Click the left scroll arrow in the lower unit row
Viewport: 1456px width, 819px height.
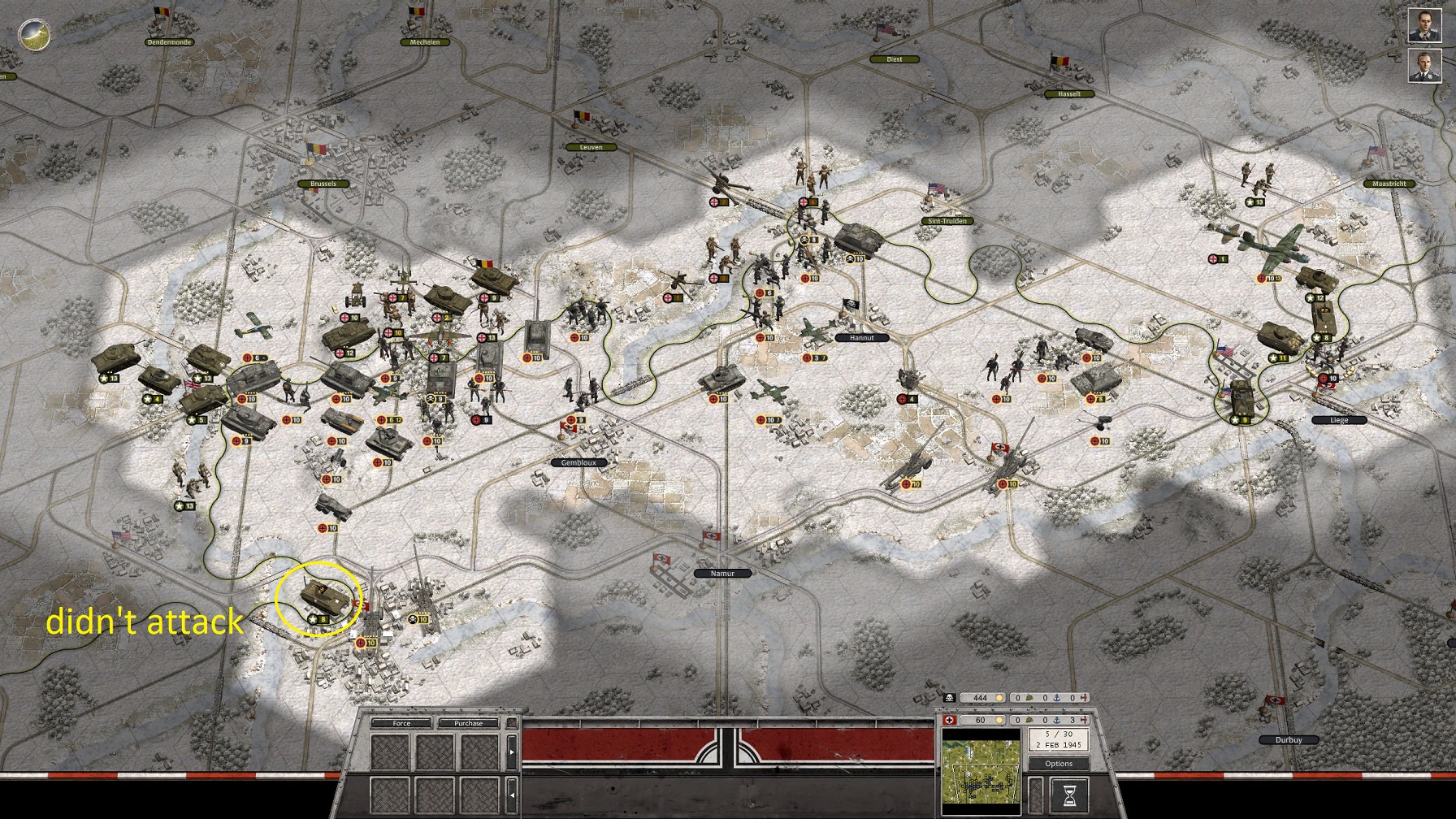pyautogui.click(x=512, y=795)
